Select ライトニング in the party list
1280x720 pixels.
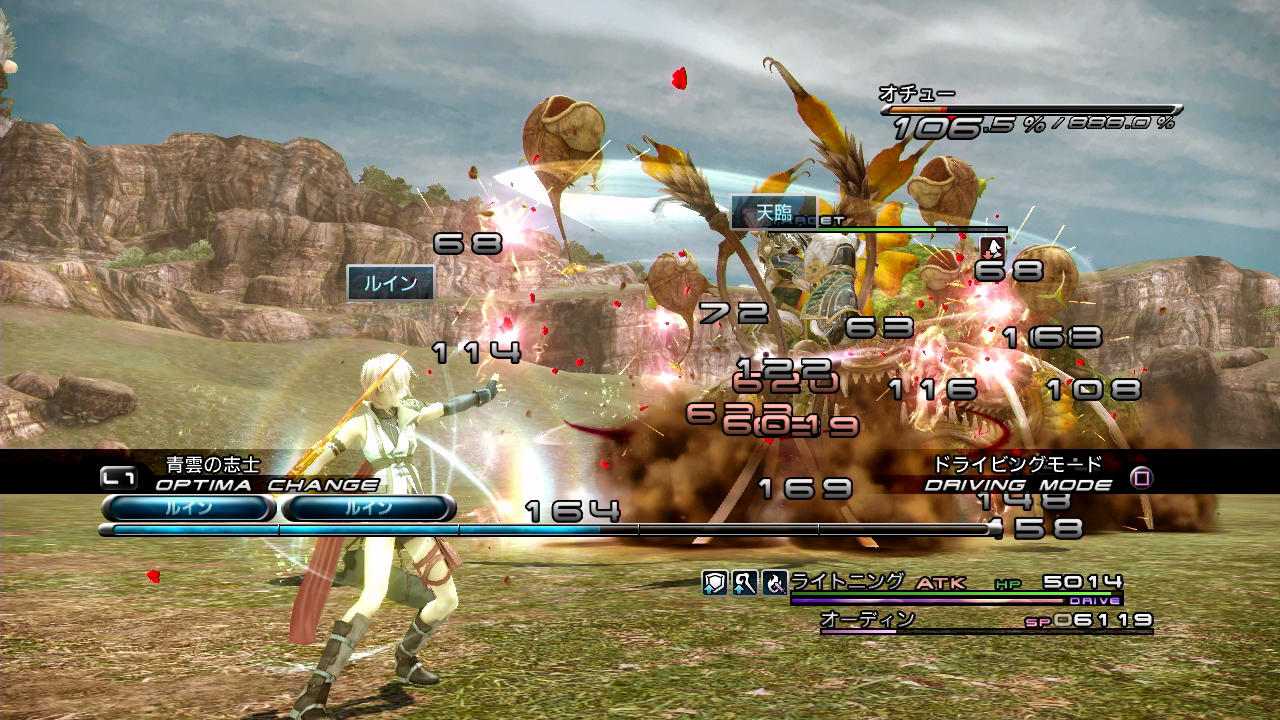(x=847, y=581)
